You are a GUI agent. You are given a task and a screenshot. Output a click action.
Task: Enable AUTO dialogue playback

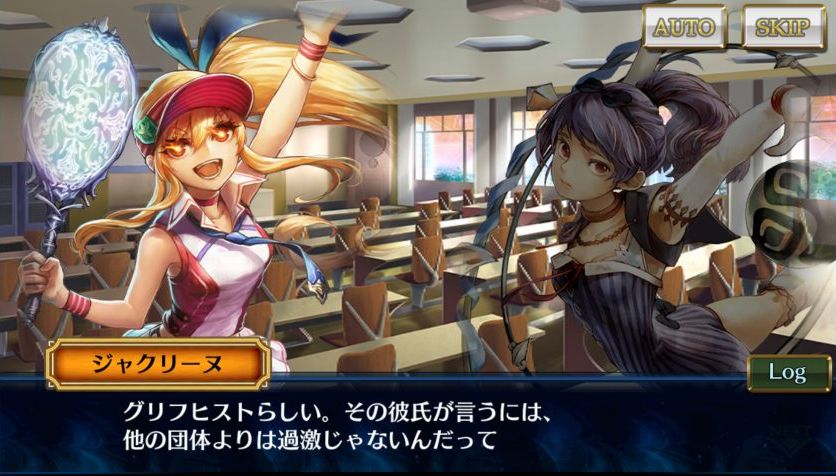click(x=685, y=28)
